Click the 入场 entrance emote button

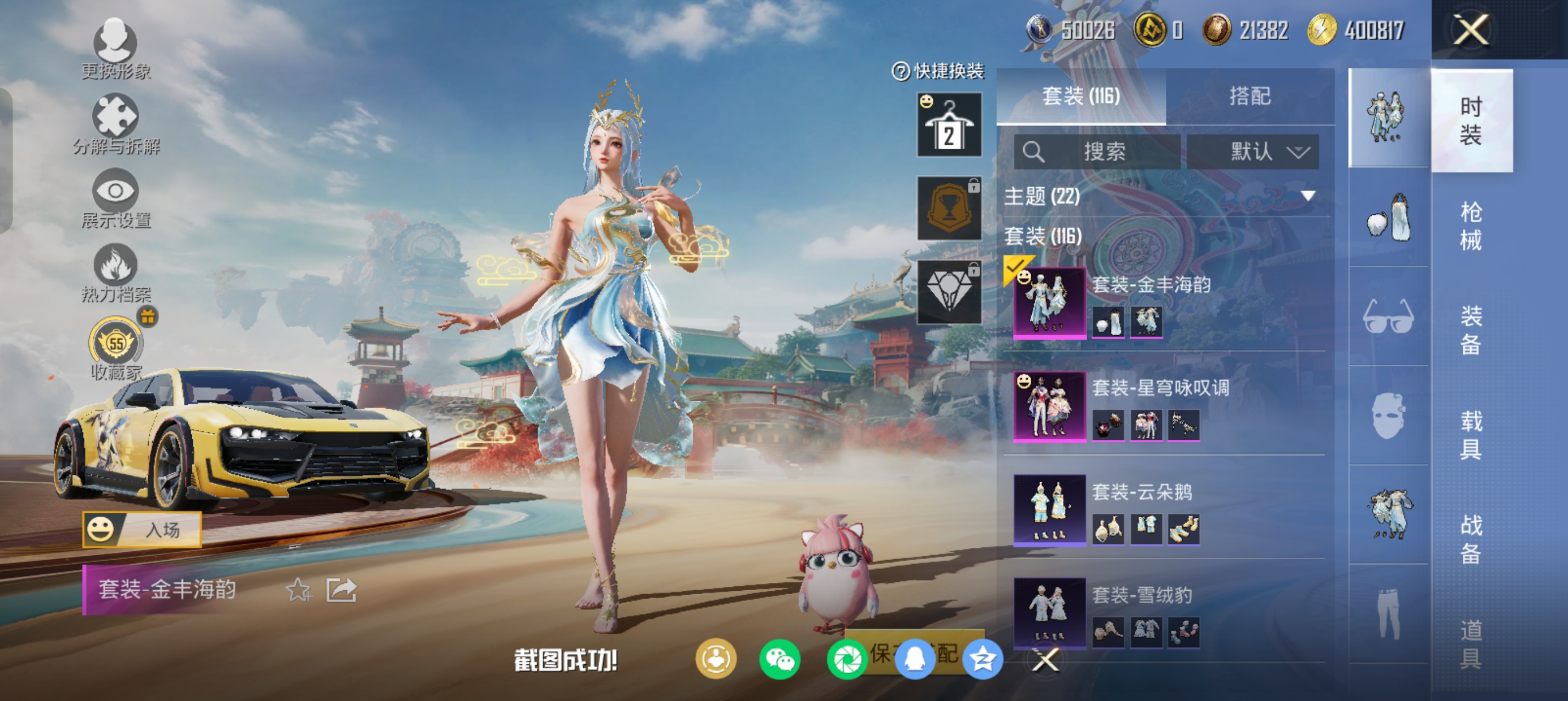142,529
